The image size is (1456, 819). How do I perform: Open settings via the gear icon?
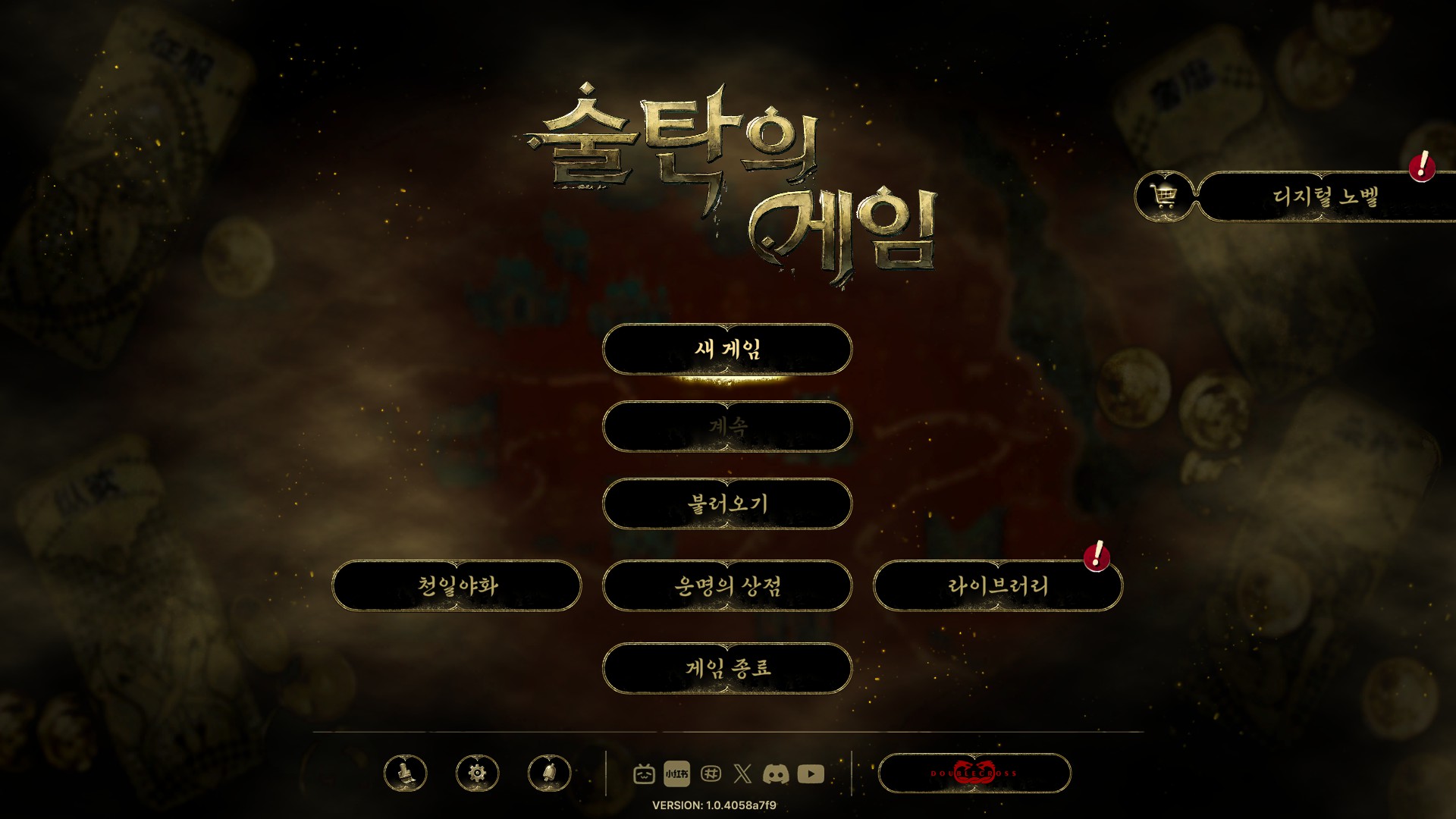(477, 774)
